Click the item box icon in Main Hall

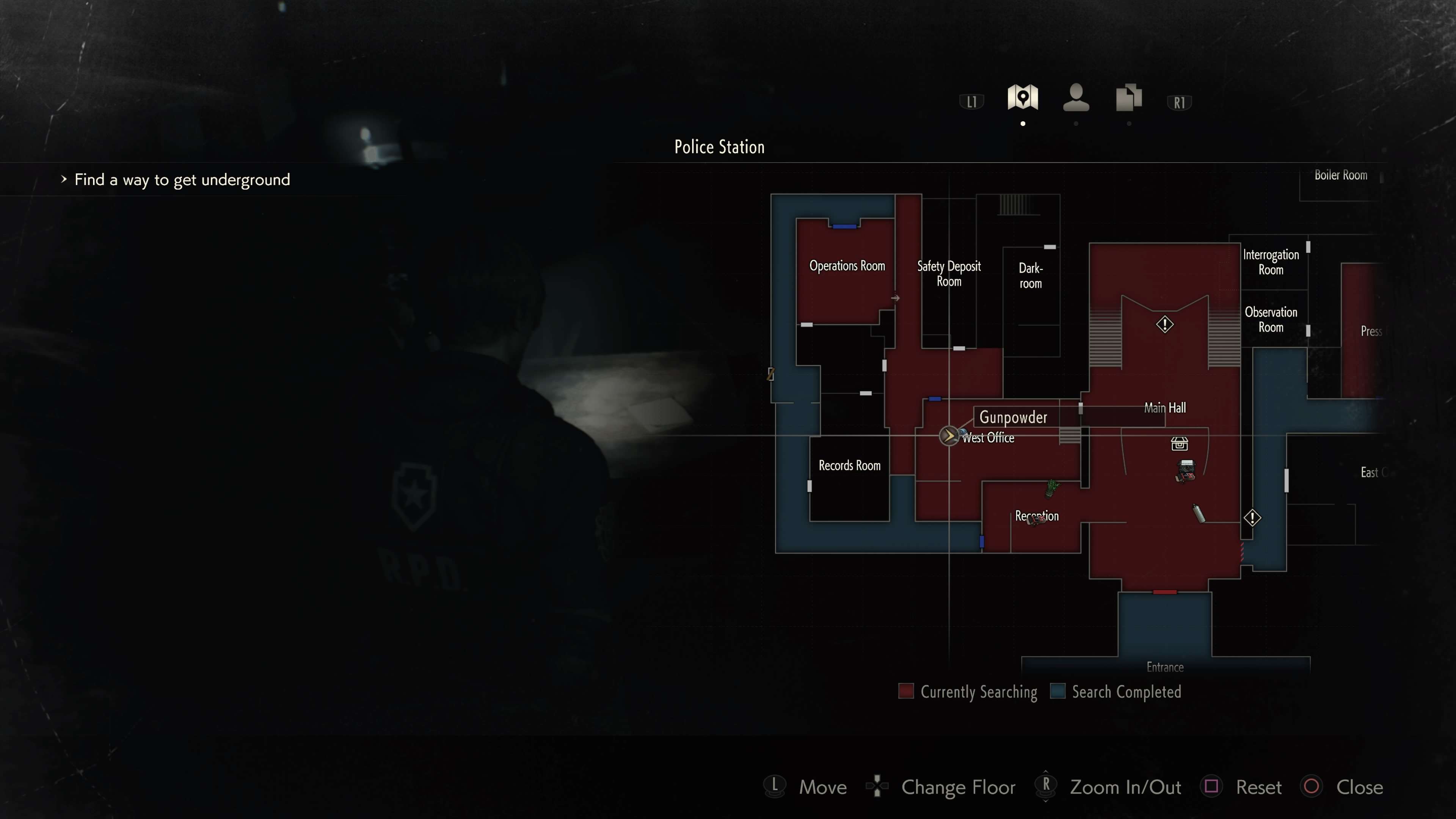1179,444
